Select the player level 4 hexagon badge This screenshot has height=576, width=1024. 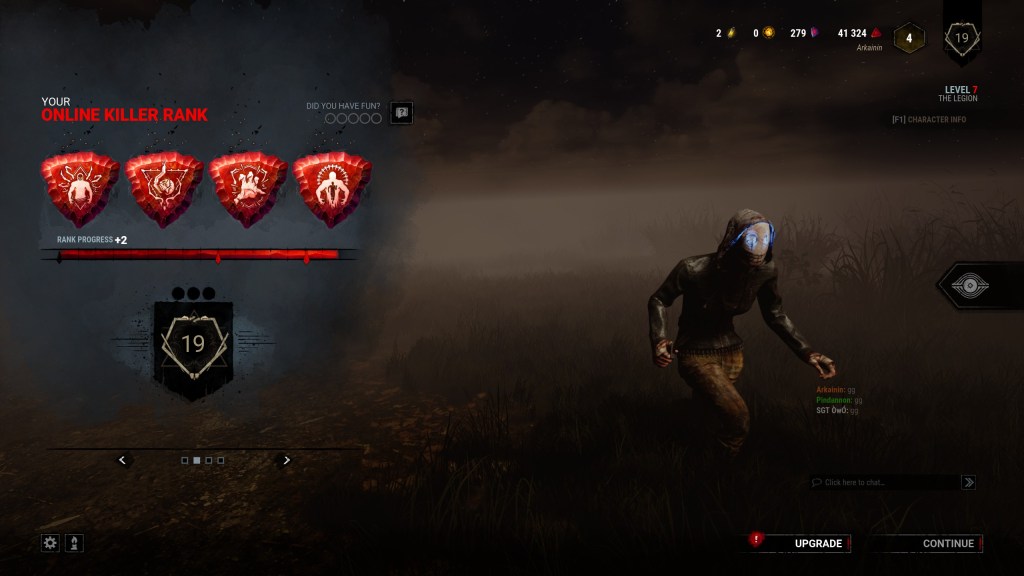(x=909, y=39)
